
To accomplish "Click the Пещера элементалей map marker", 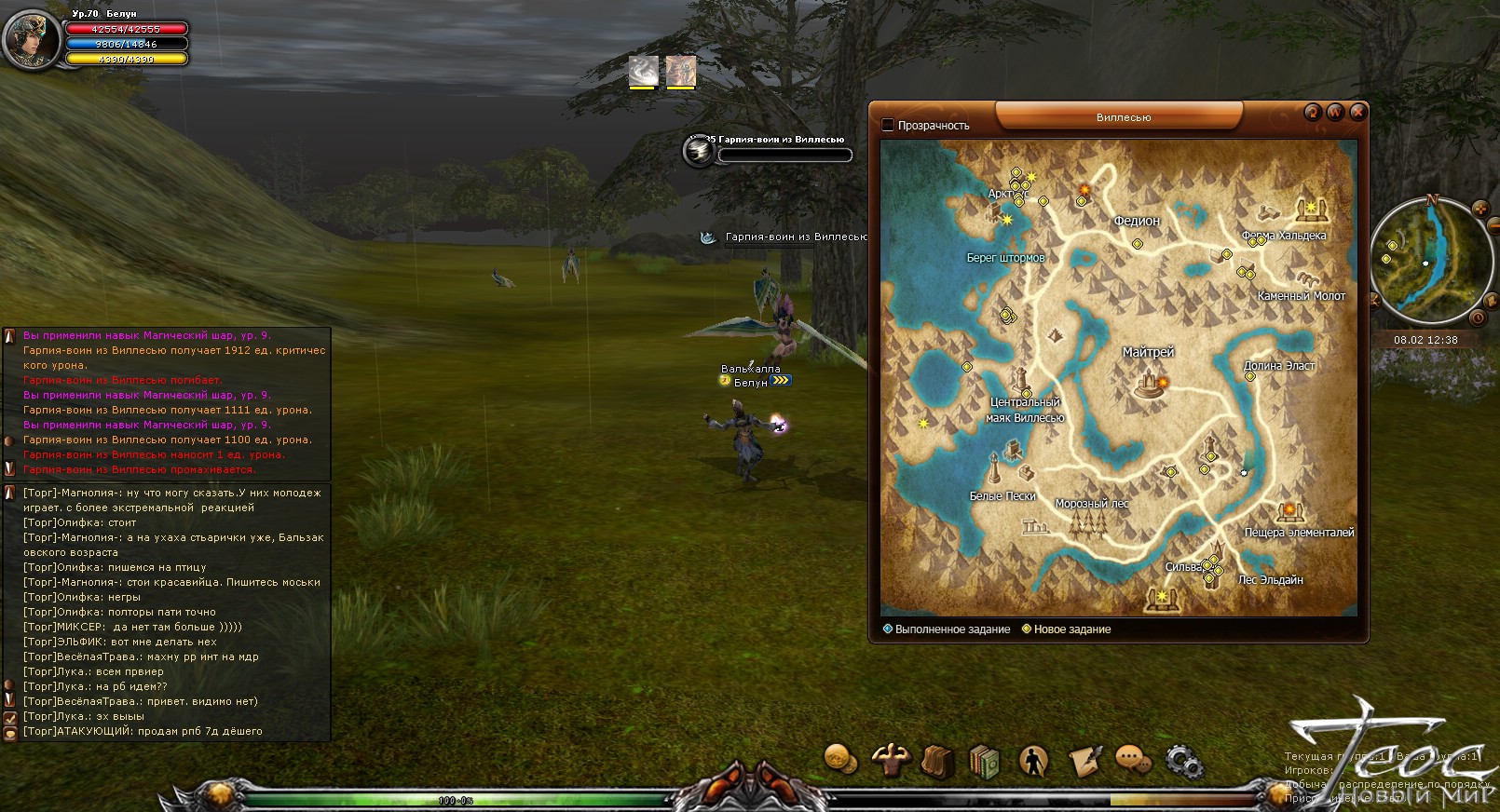I will point(1290,512).
